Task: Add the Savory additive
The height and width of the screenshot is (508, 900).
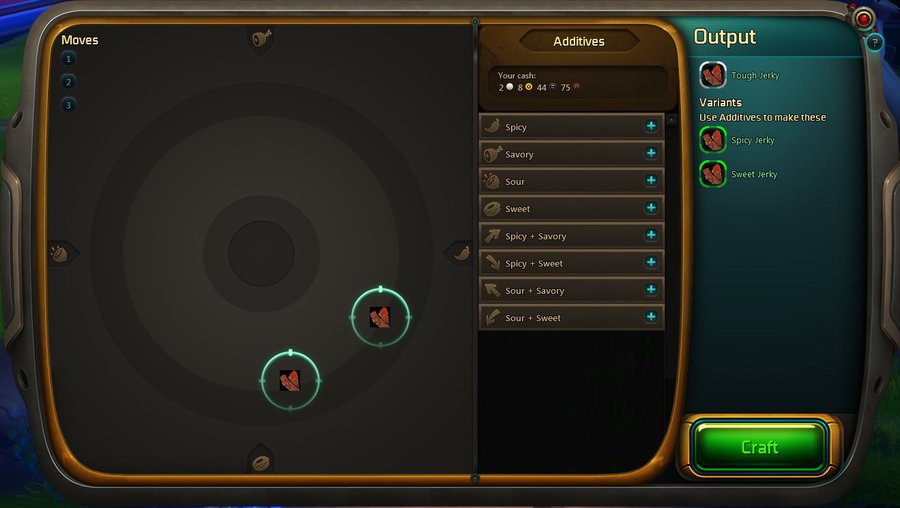Action: [651, 154]
